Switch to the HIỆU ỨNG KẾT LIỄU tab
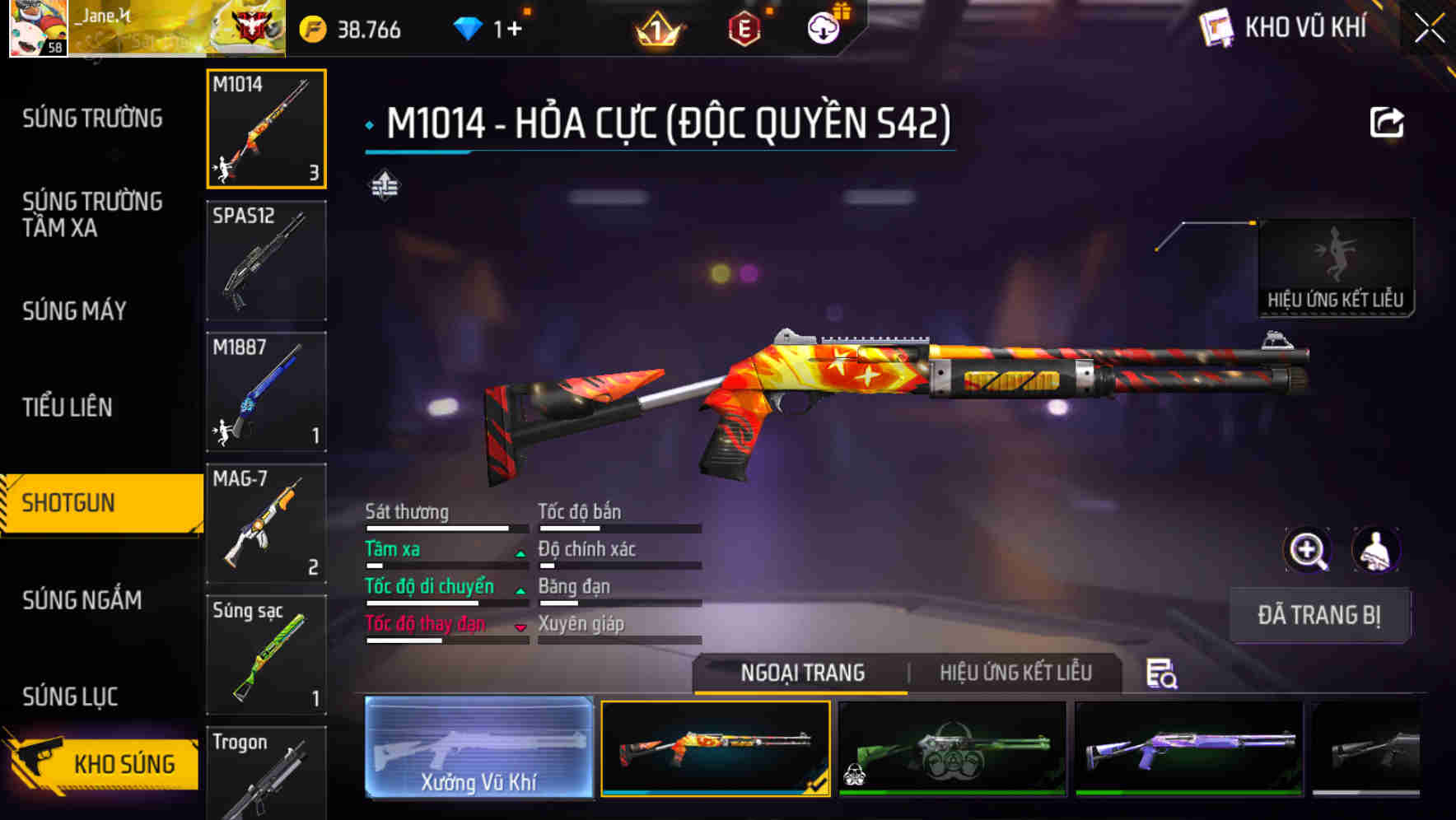 [1015, 673]
